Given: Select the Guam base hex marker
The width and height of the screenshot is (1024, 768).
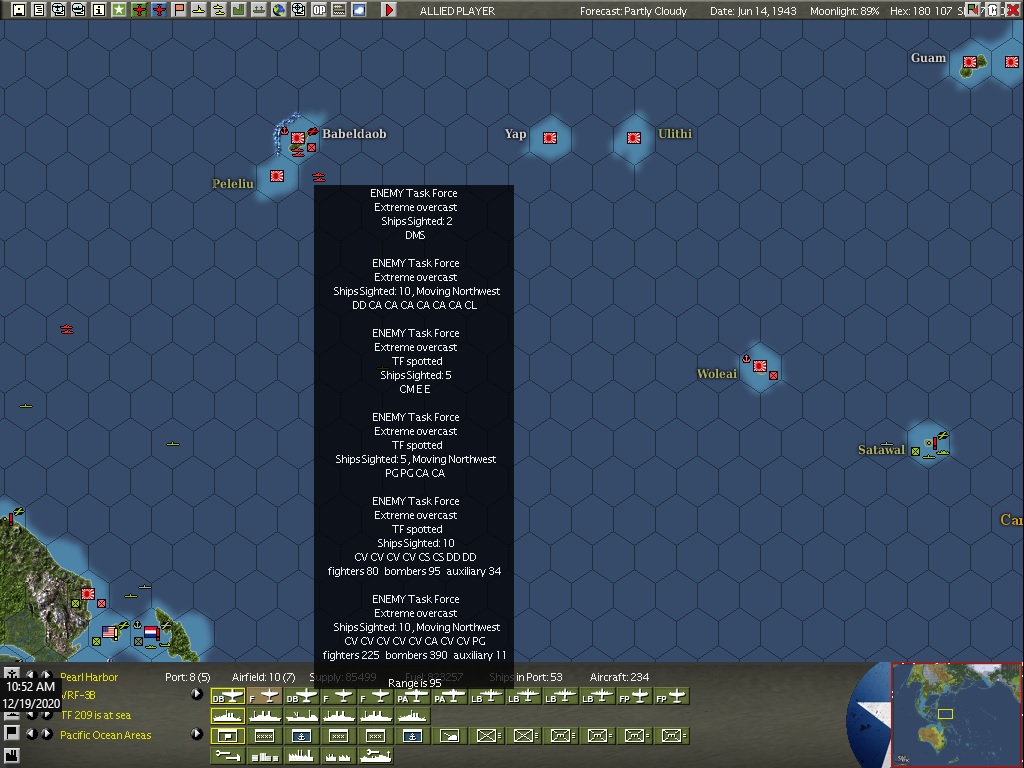Looking at the screenshot, I should 969,62.
